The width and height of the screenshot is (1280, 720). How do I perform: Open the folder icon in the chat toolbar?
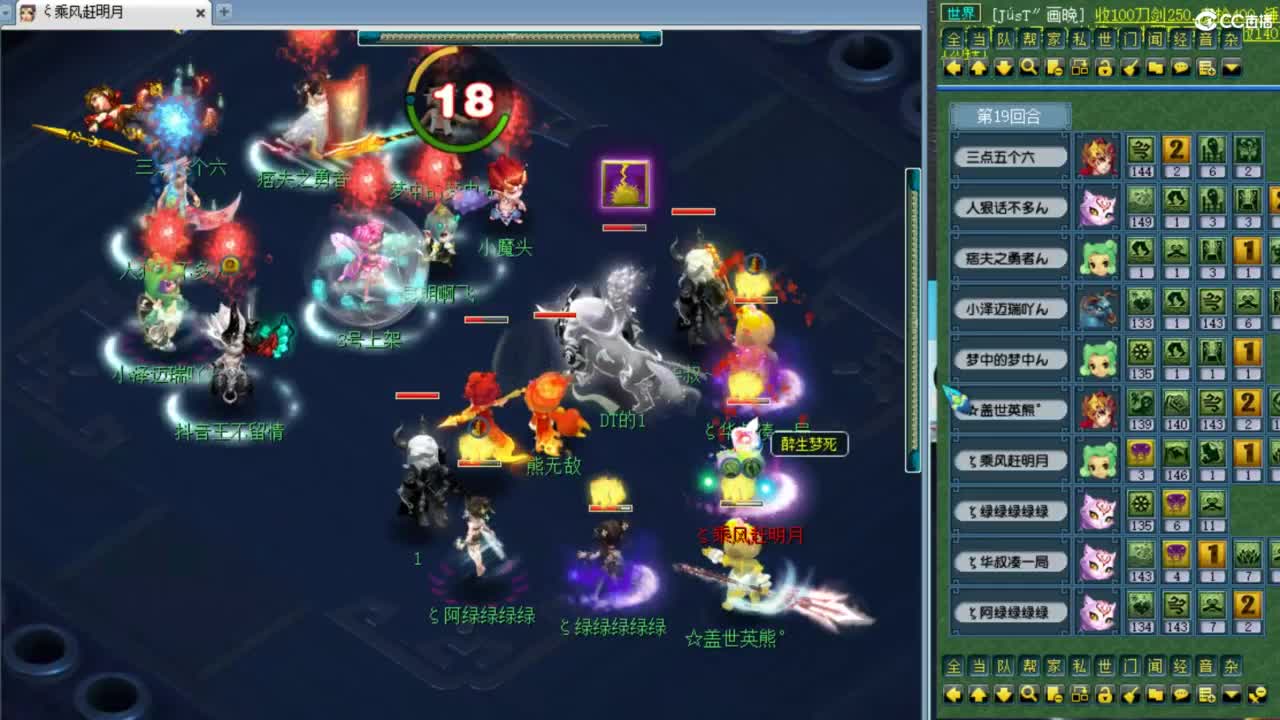pos(1158,68)
